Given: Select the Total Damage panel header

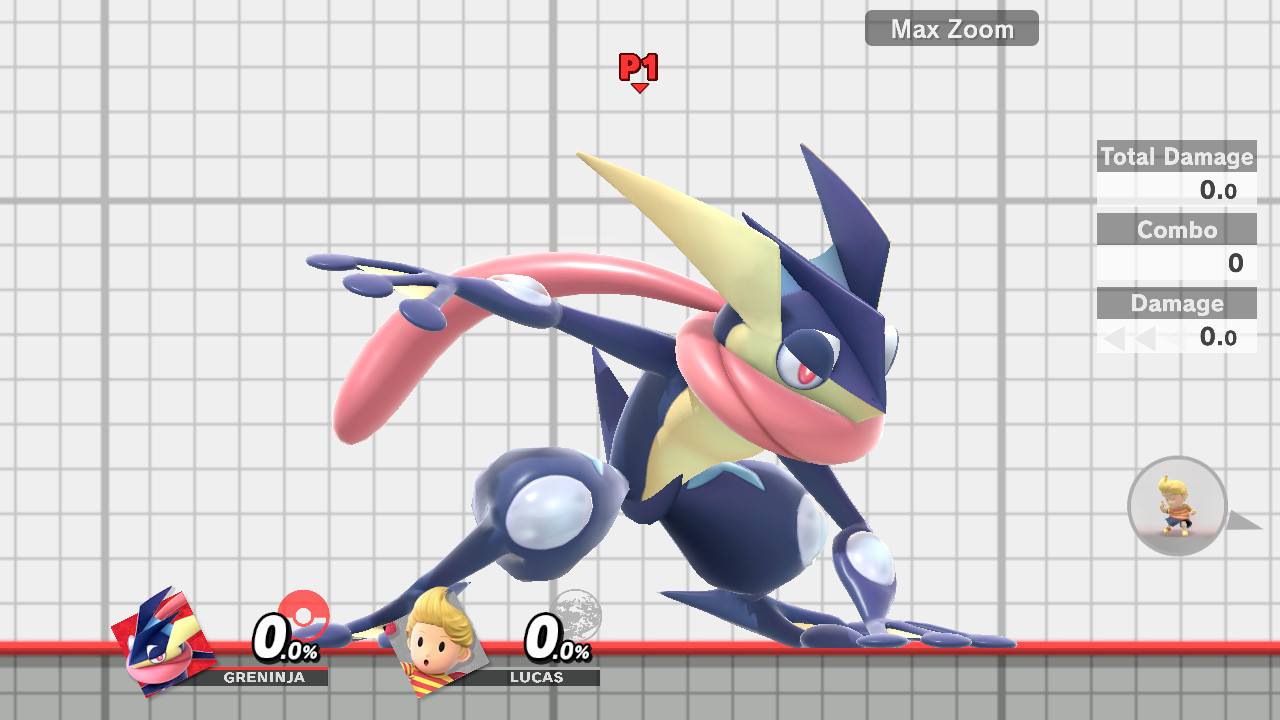Looking at the screenshot, I should click(1176, 157).
